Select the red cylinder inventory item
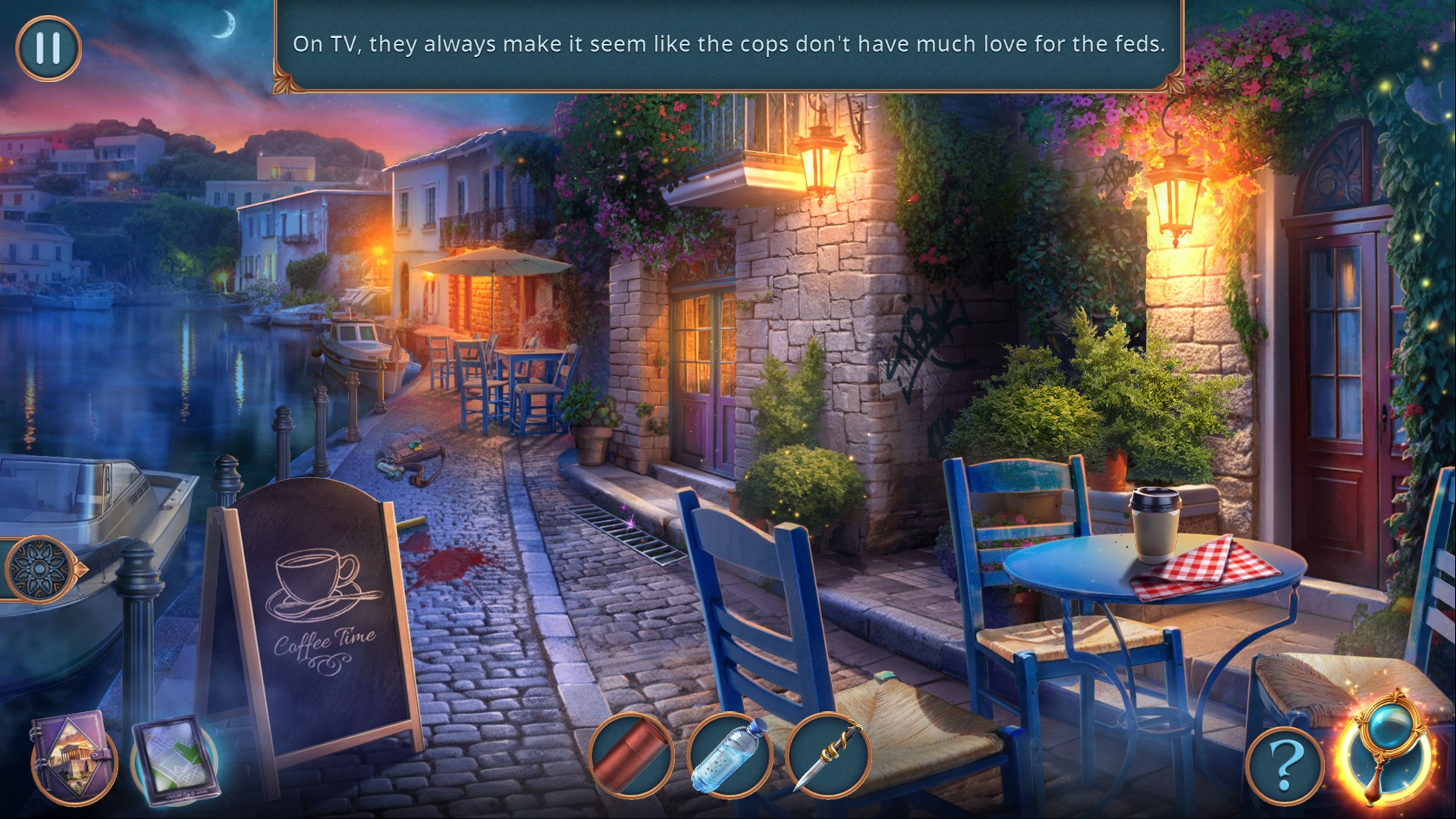Image resolution: width=1456 pixels, height=819 pixels. click(631, 755)
